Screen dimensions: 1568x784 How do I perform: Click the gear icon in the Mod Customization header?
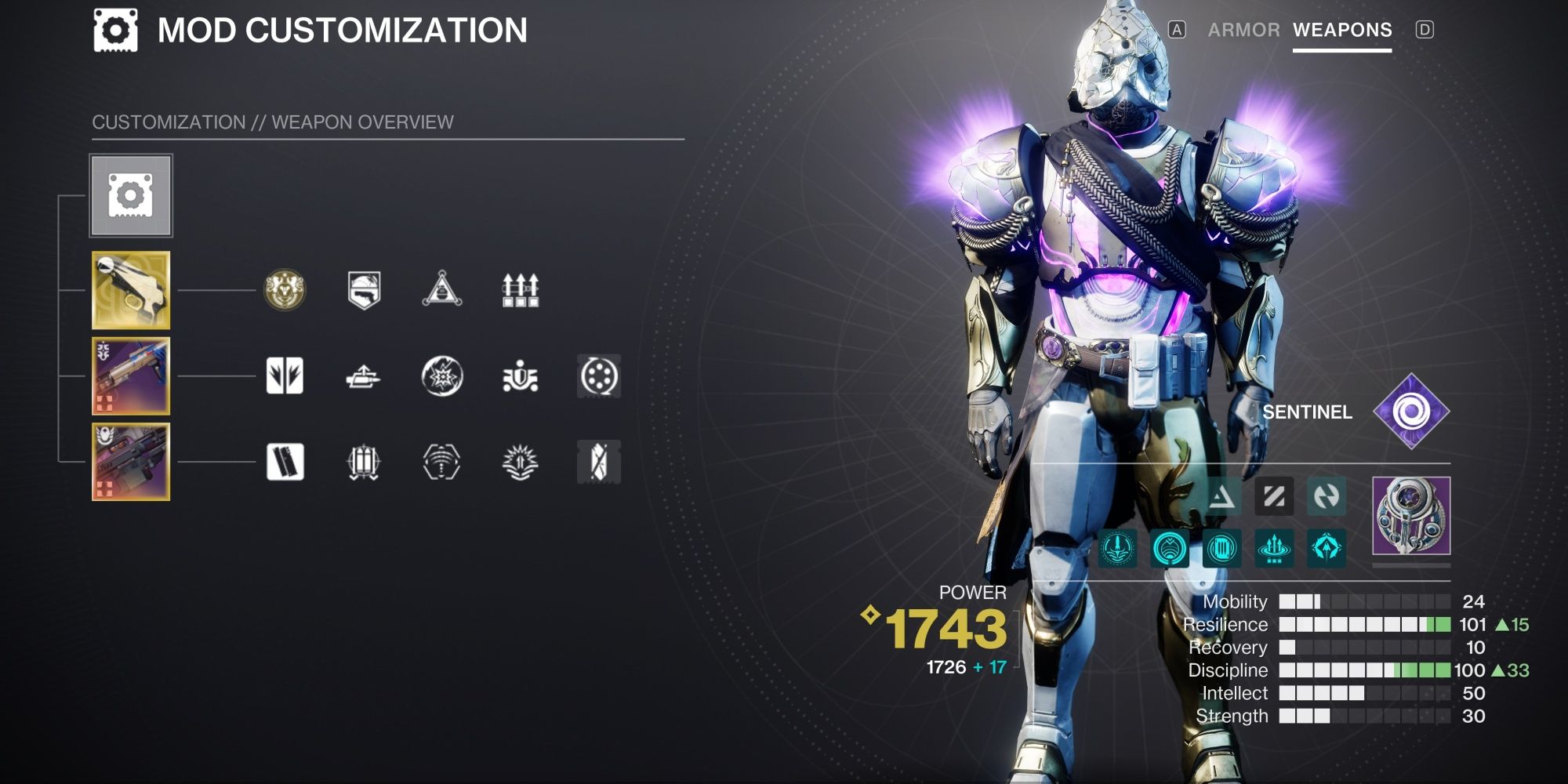[x=115, y=30]
